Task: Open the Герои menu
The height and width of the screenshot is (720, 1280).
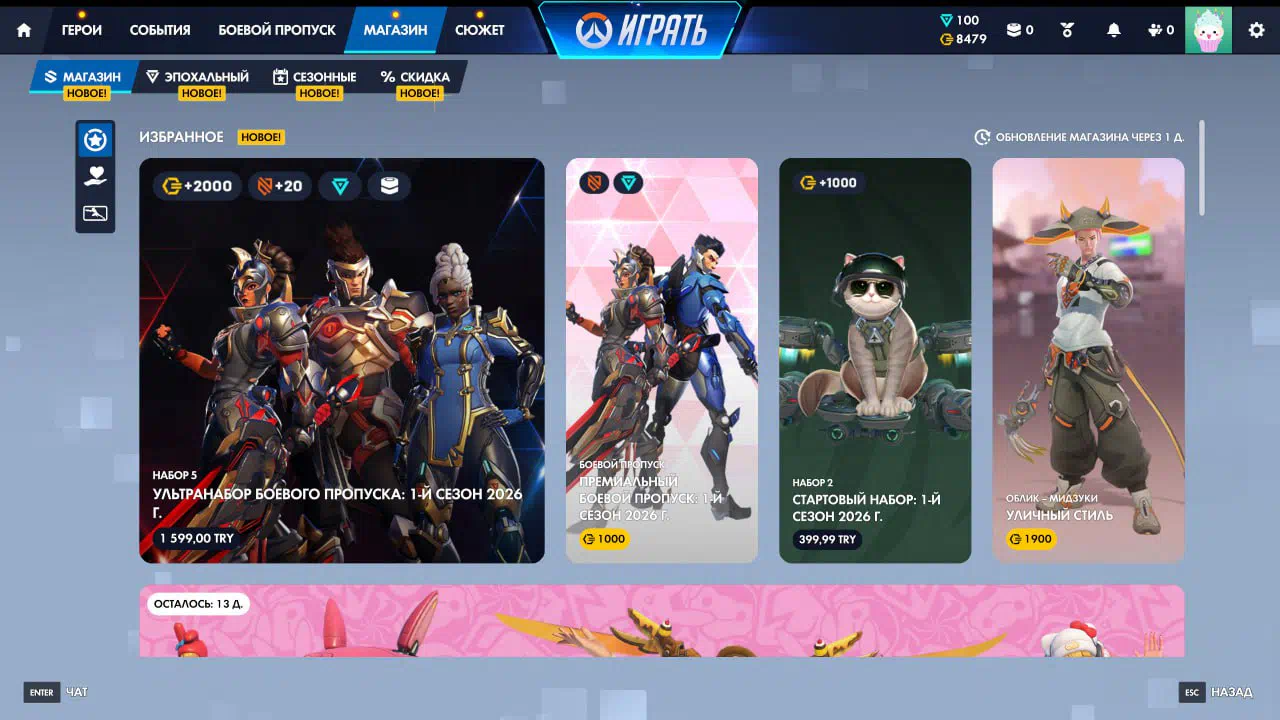Action: [x=81, y=30]
